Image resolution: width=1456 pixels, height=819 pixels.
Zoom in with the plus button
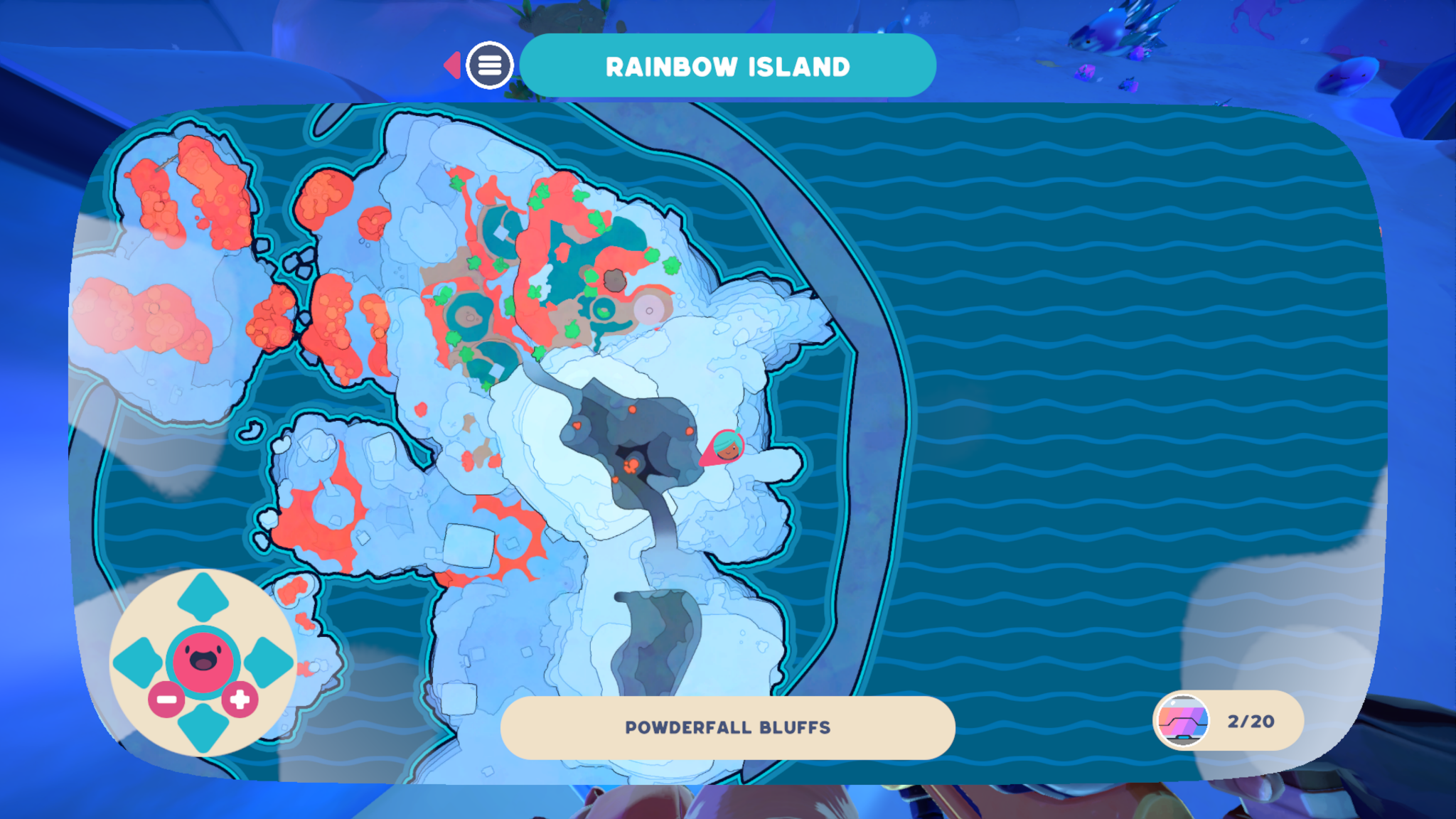coord(240,700)
